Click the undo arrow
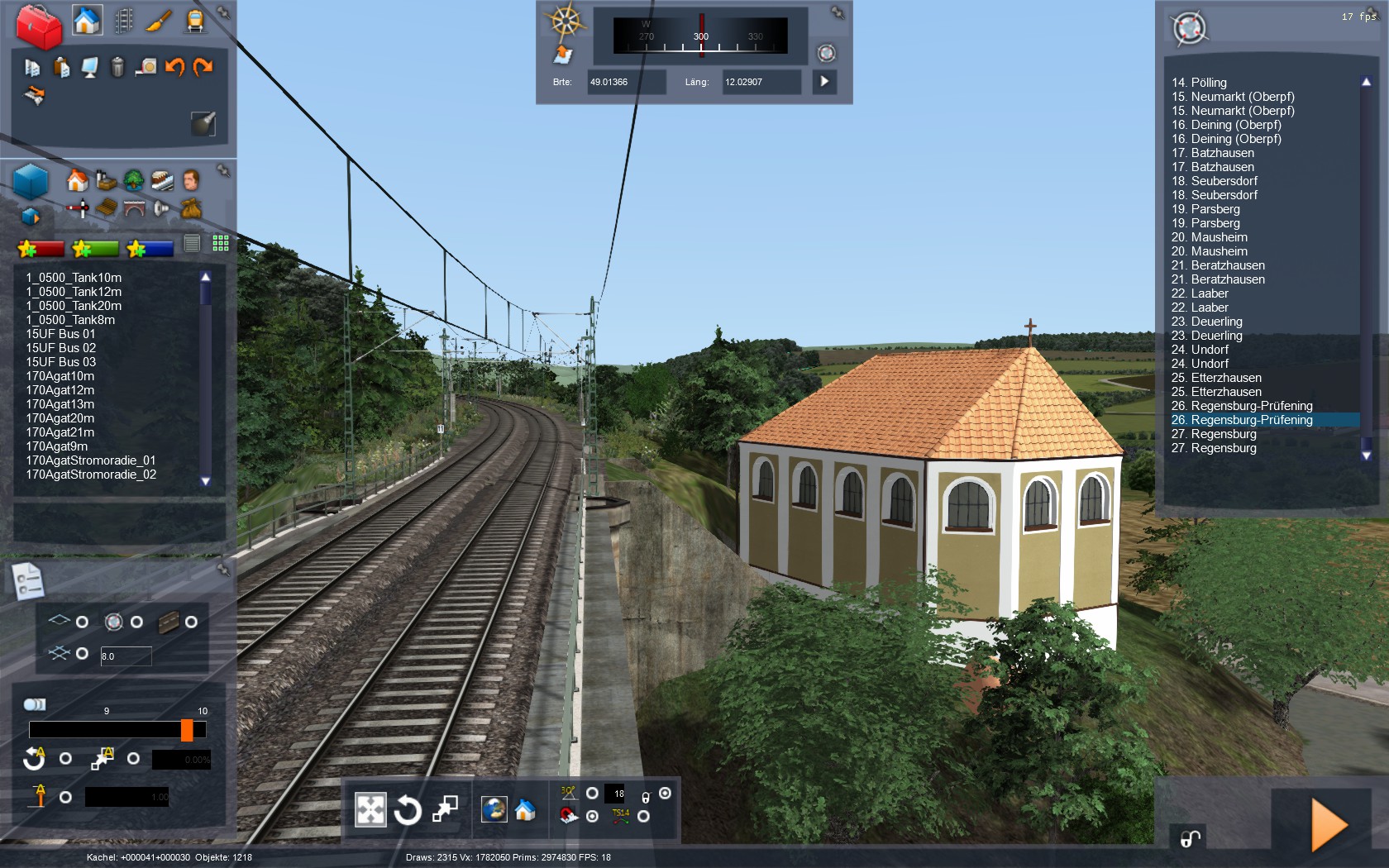Viewport: 1389px width, 868px height. (x=174, y=67)
